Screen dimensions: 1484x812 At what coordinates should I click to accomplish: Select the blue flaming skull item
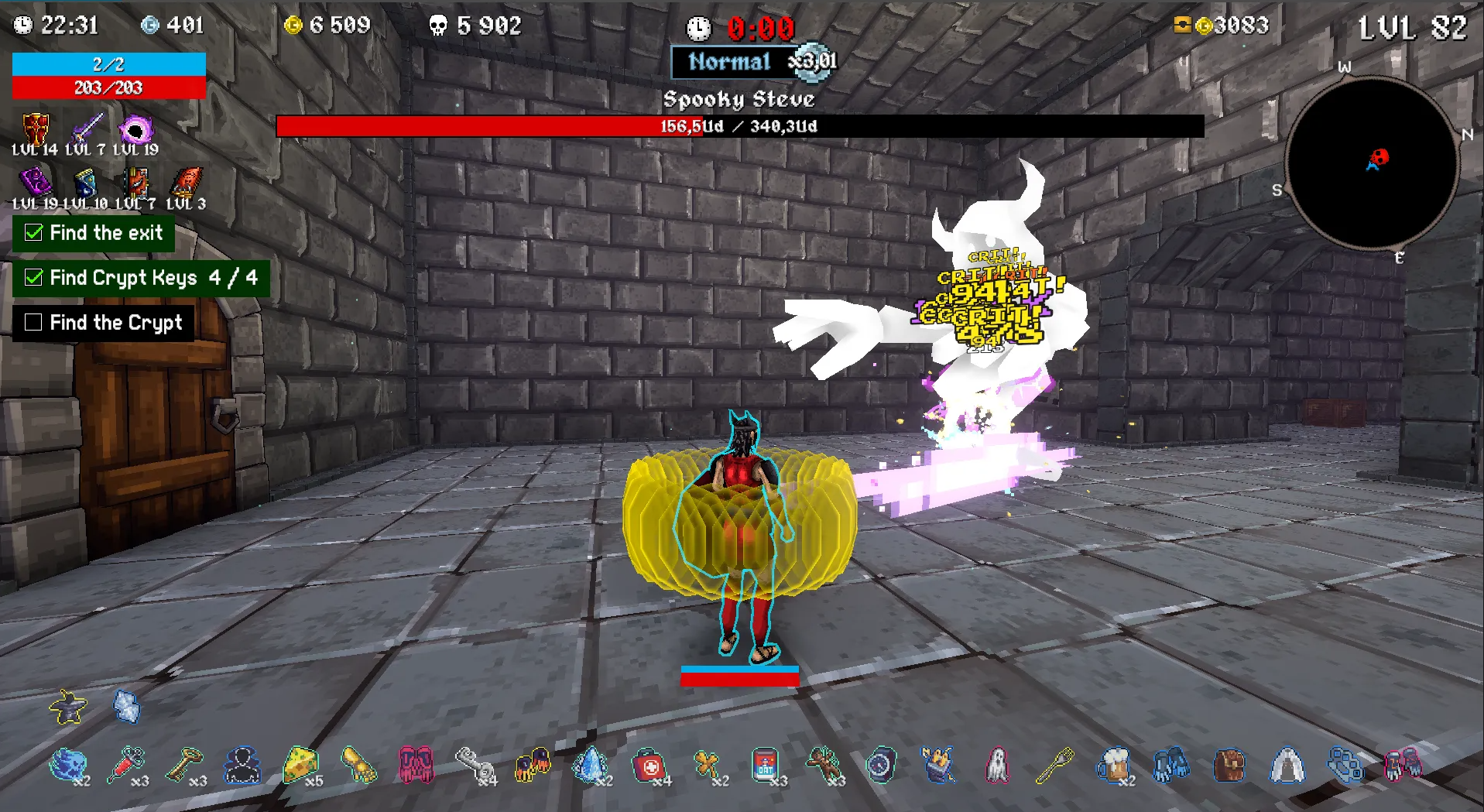[68, 765]
